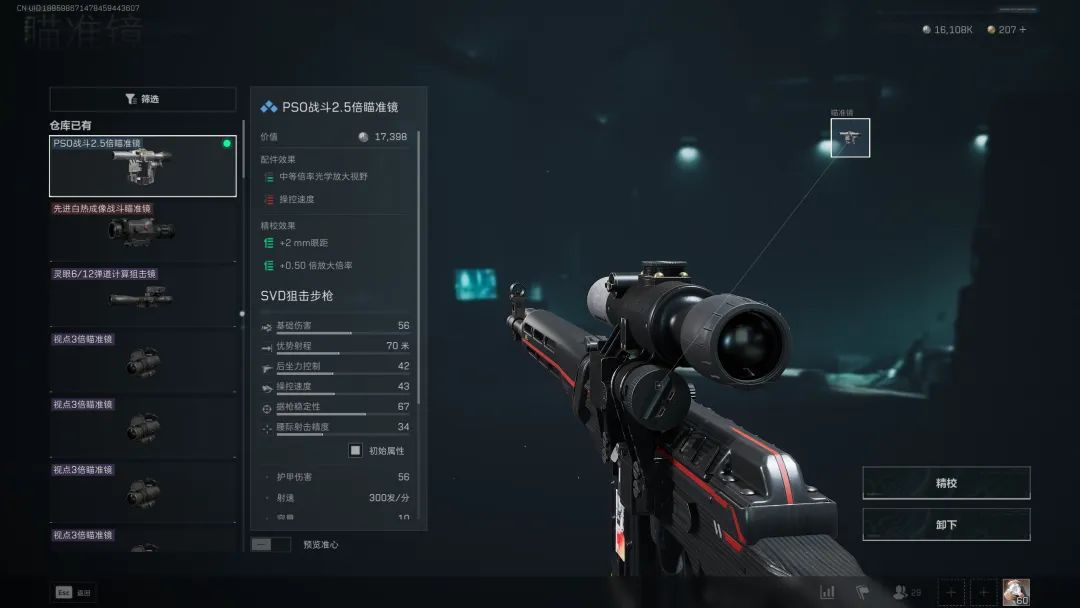
Task: Open the friends list icon showing 29
Action: [x=907, y=592]
